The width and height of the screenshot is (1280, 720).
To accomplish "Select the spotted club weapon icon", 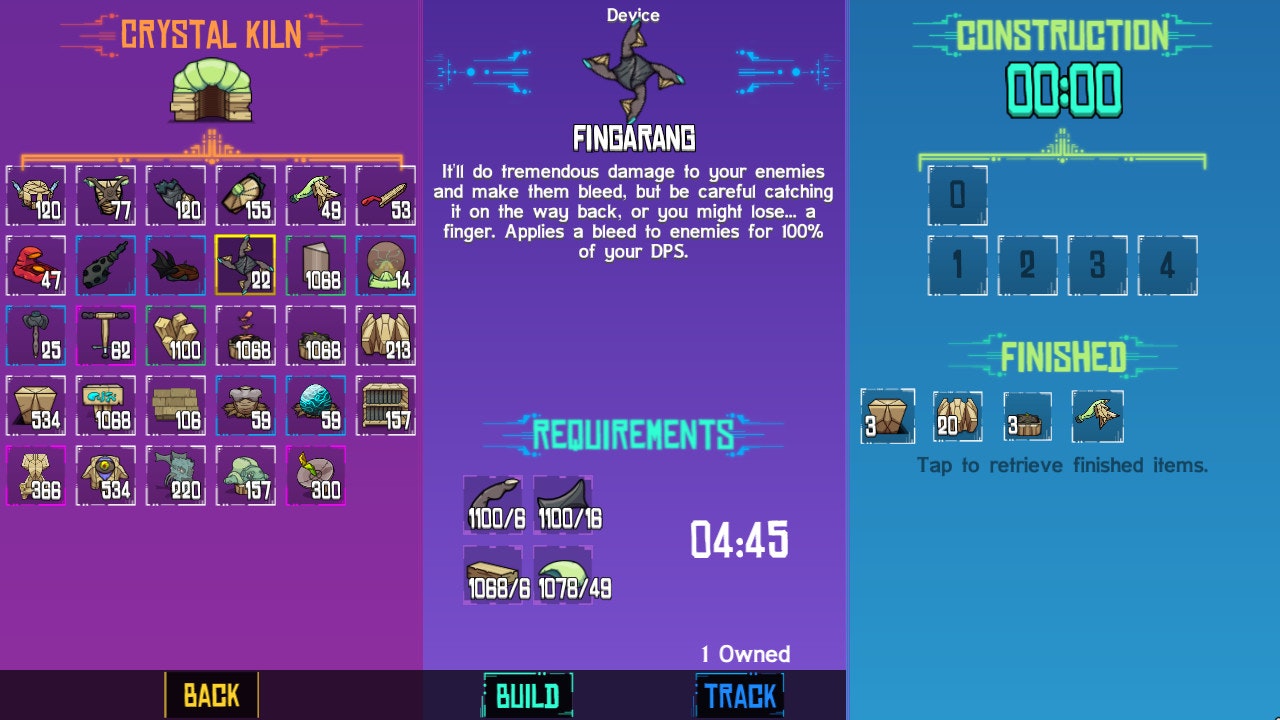I will tap(107, 265).
